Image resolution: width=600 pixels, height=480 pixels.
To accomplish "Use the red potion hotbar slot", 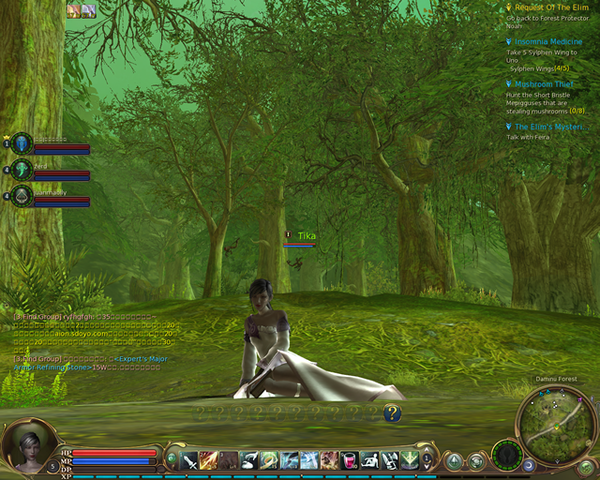I will (x=350, y=460).
